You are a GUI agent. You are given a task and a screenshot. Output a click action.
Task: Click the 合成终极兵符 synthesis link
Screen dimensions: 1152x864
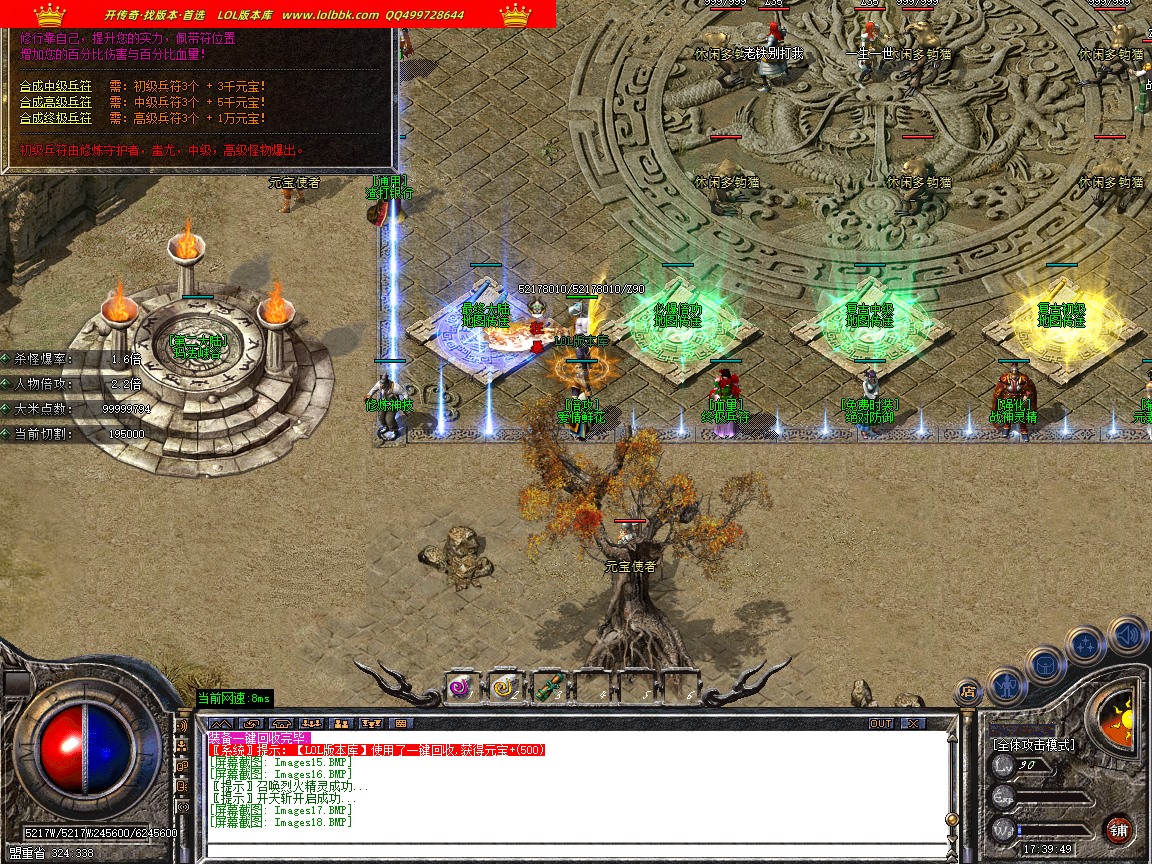click(x=56, y=118)
